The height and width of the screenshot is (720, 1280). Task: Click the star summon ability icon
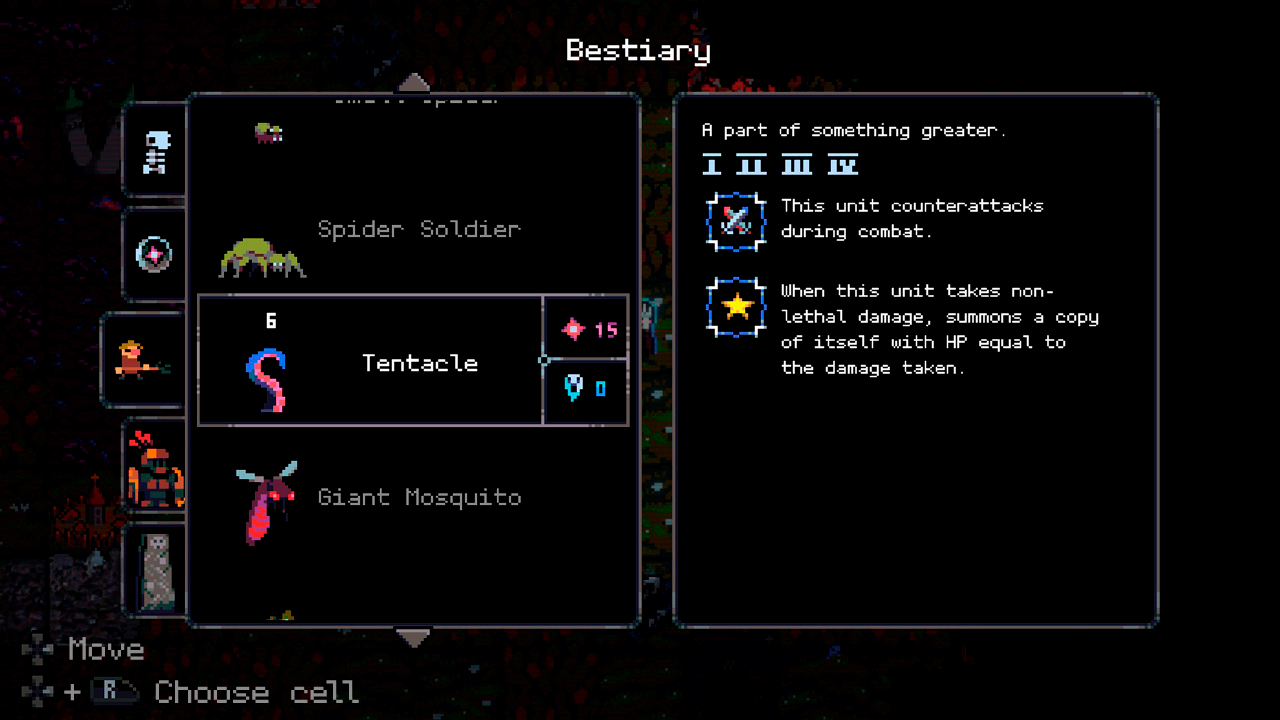736,306
